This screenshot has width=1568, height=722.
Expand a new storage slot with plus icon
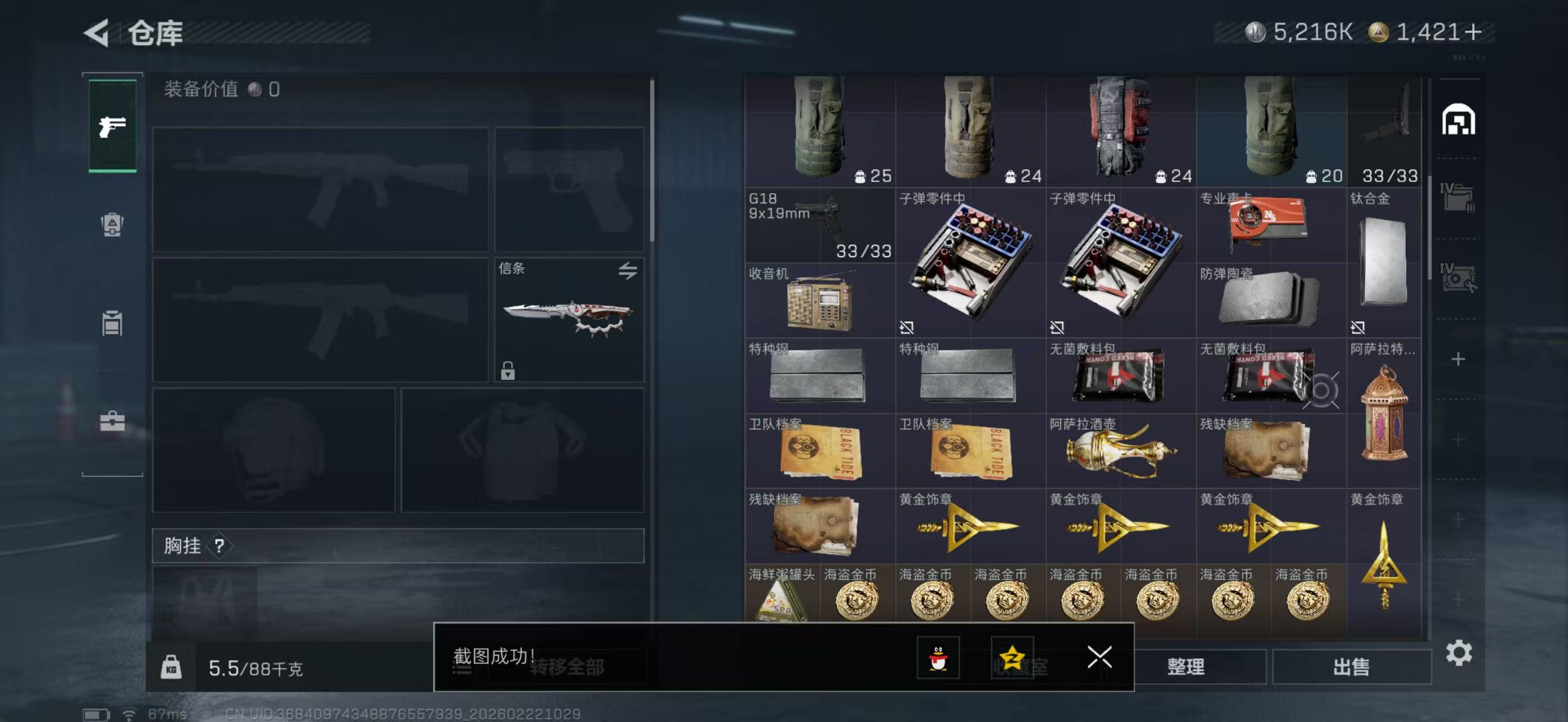click(x=1457, y=359)
